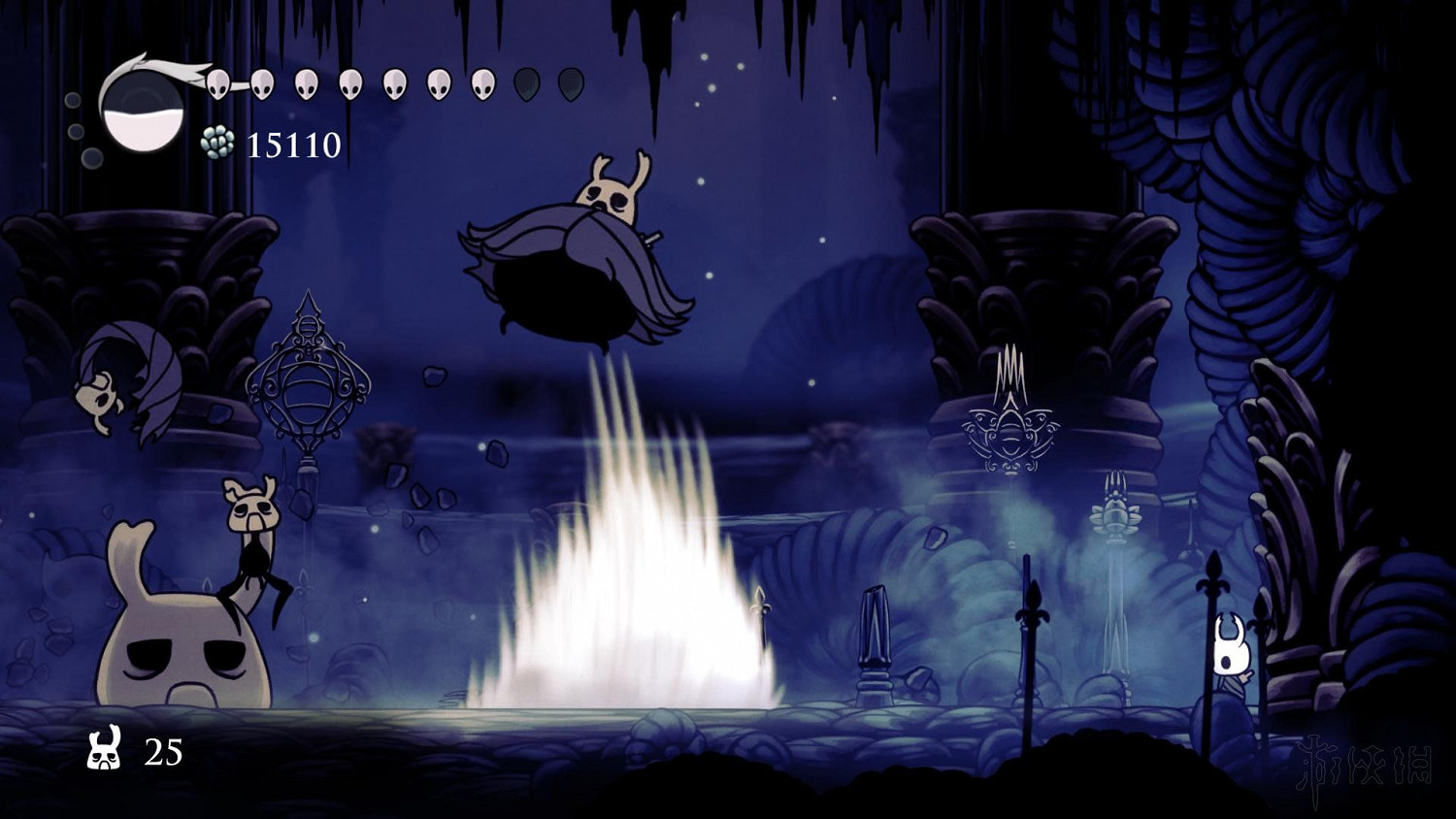Select the Geo currency cluster icon
Viewport: 1456px width, 819px height.
[217, 142]
